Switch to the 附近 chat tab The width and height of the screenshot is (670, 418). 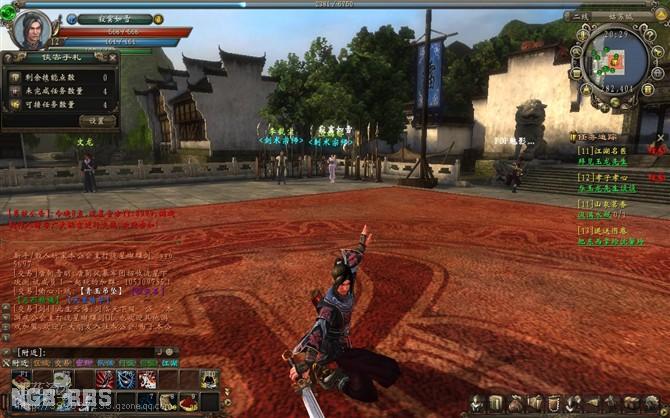19,362
